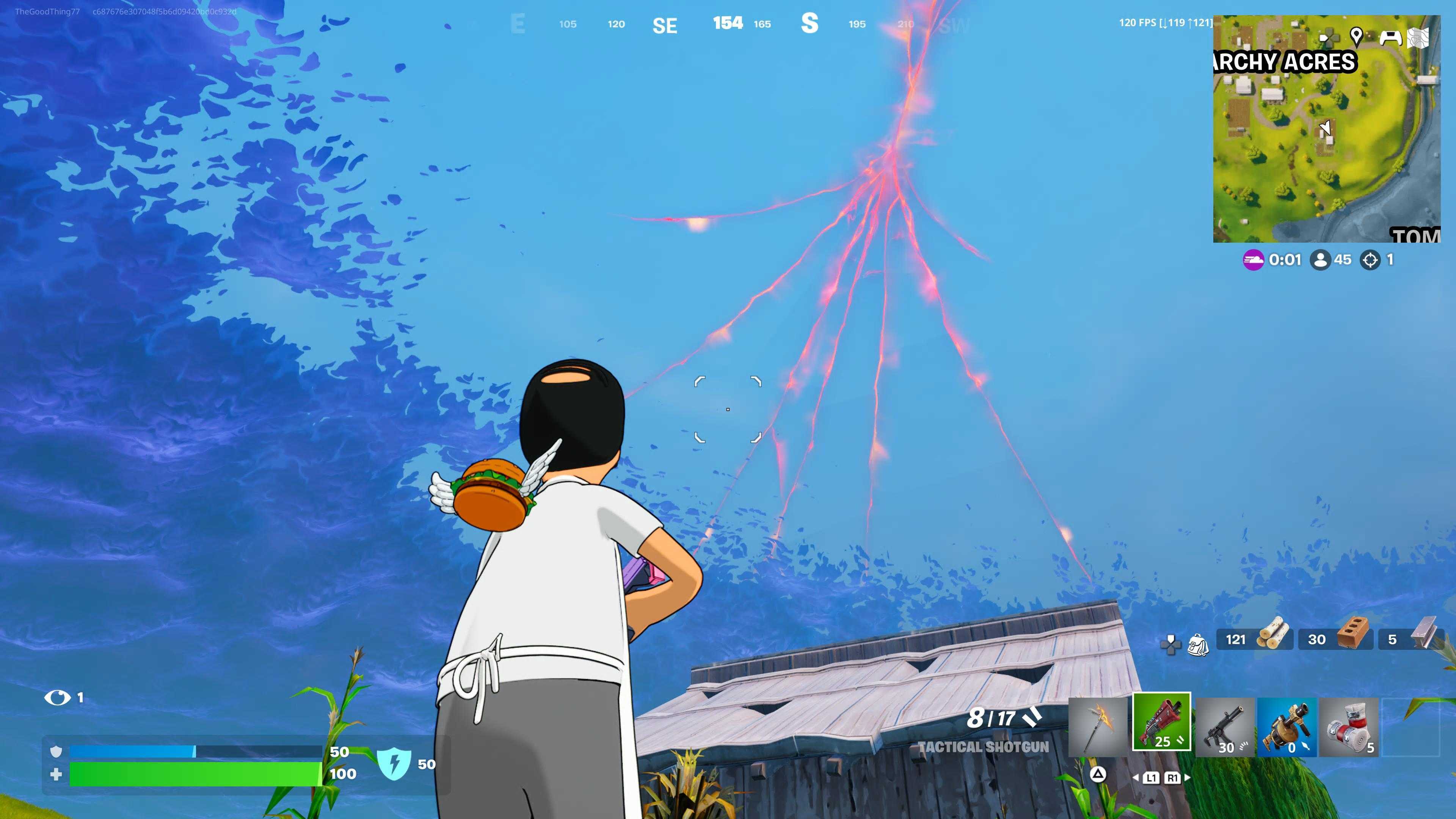Viewport: 1456px width, 819px height.
Task: Click the players remaining icon
Action: pyautogui.click(x=1320, y=260)
